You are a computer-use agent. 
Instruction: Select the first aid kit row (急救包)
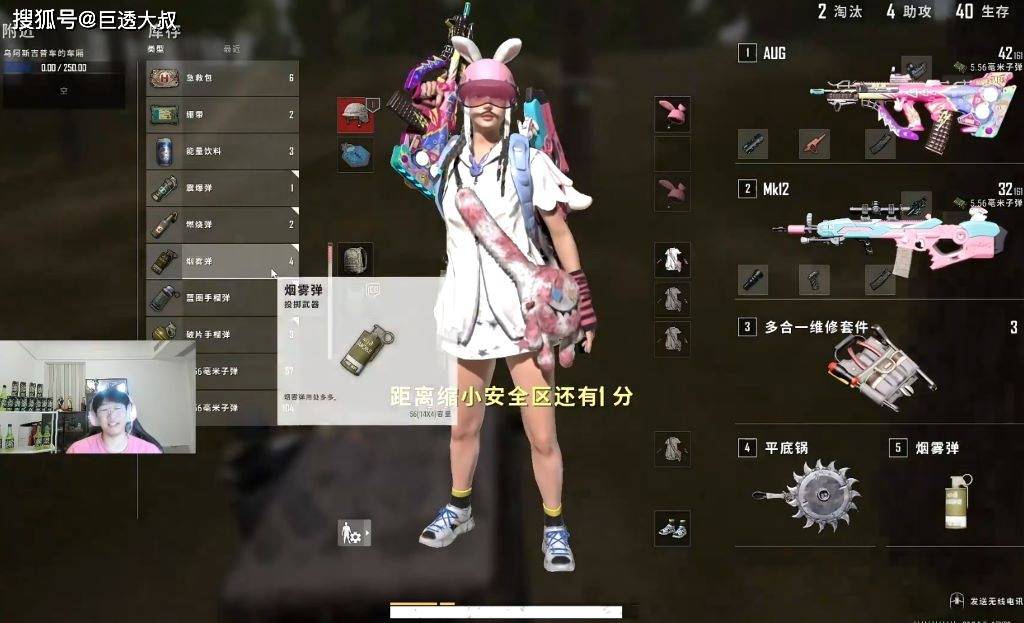222,78
